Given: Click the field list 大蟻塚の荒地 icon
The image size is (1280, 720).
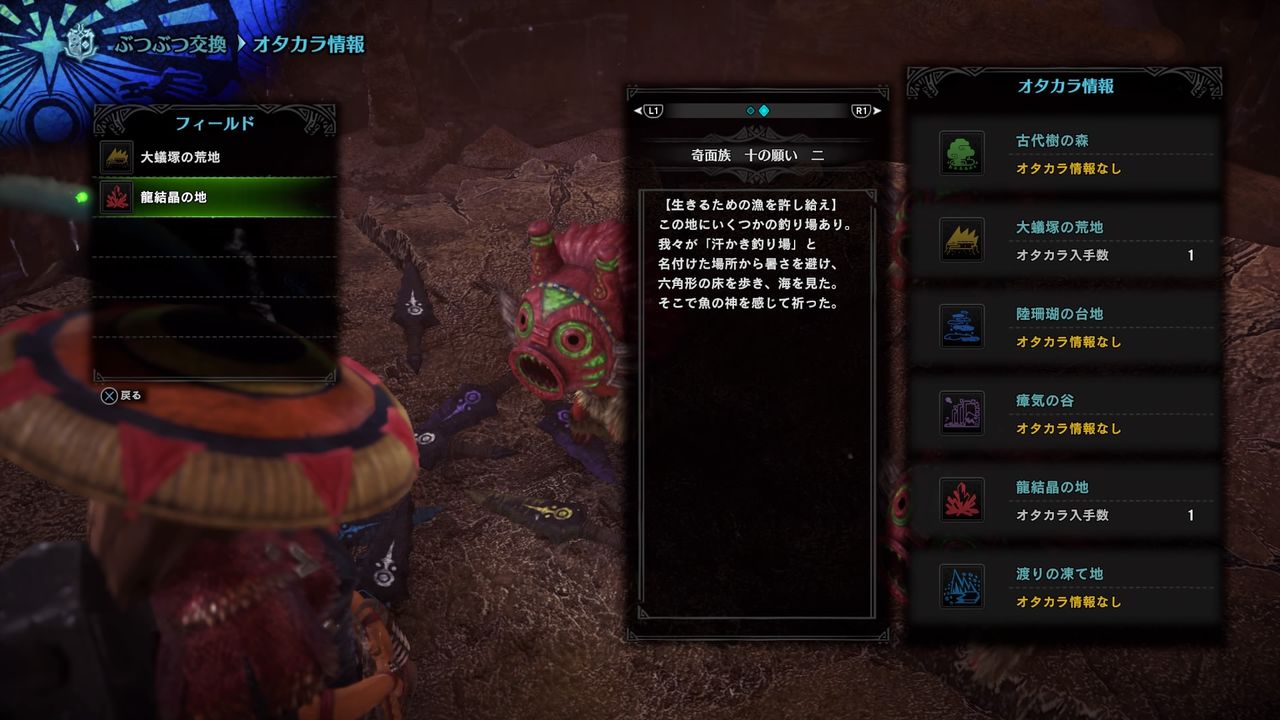Looking at the screenshot, I should click(x=115, y=155).
